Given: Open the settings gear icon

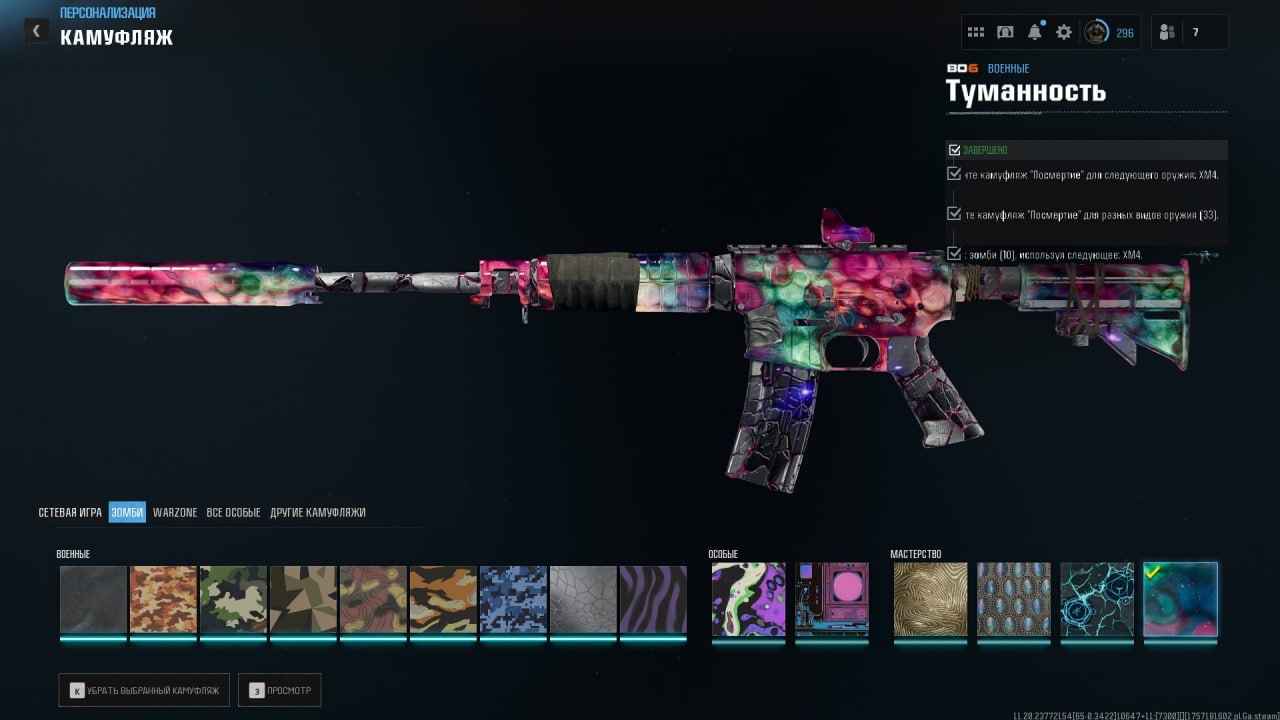Looking at the screenshot, I should tap(1064, 32).
